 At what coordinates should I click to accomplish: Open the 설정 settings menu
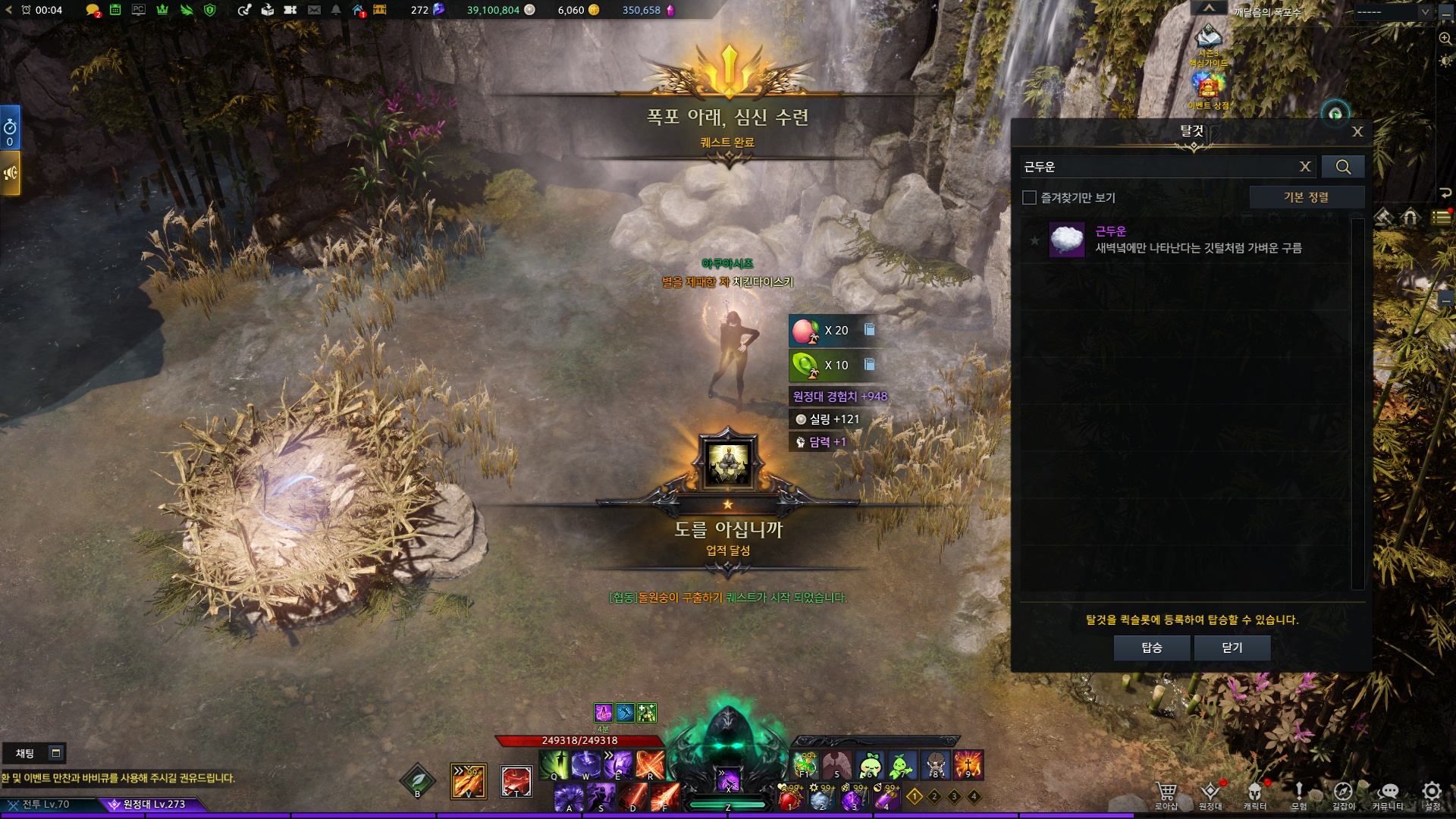1432,795
